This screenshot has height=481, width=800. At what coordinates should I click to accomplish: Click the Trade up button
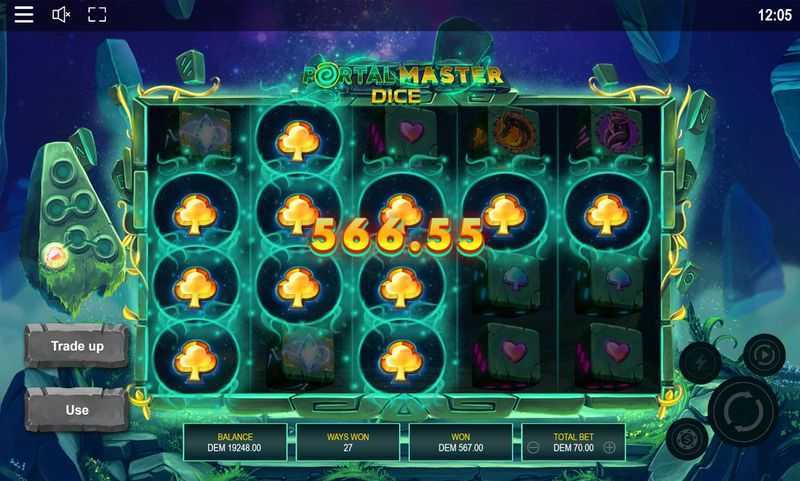[77, 346]
